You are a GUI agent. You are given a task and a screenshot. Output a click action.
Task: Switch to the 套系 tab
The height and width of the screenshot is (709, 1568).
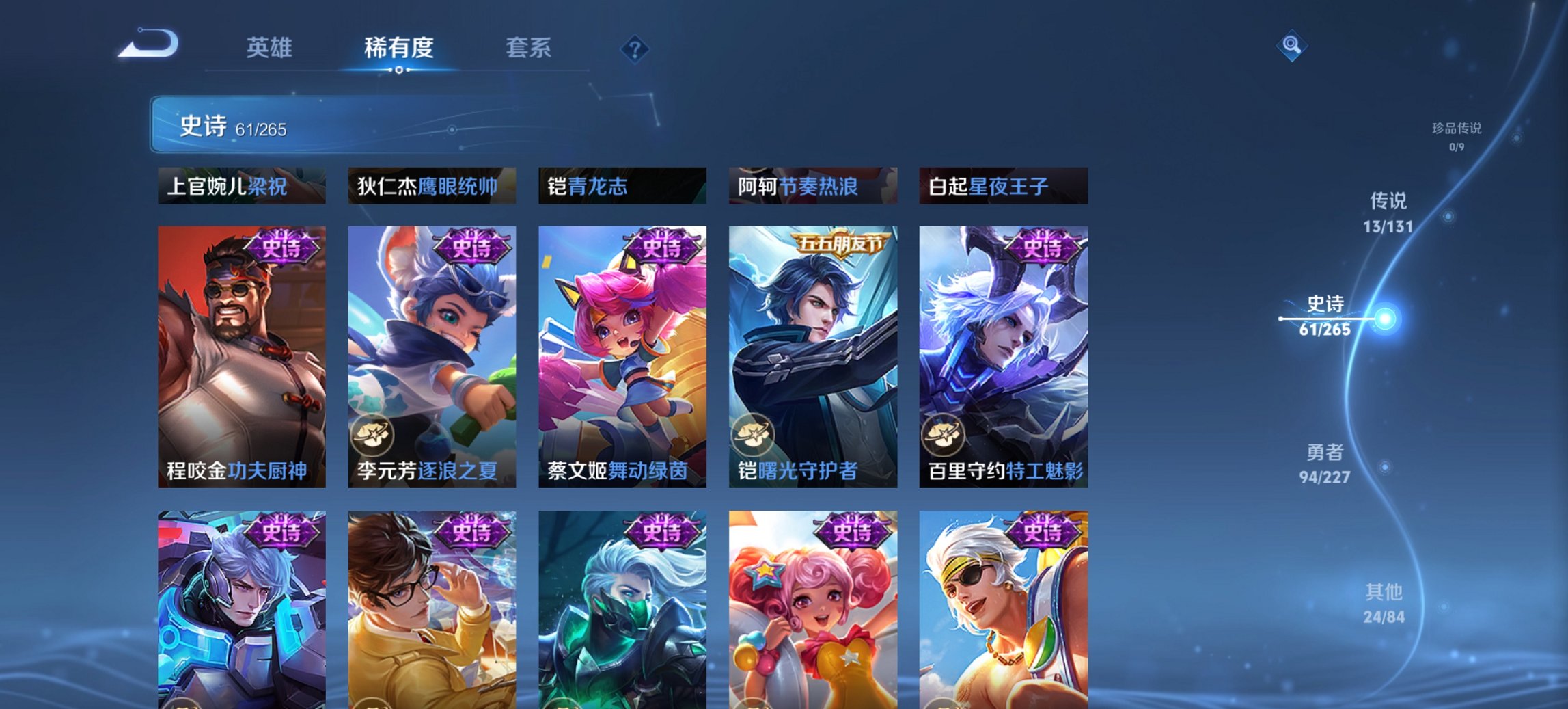click(x=529, y=49)
